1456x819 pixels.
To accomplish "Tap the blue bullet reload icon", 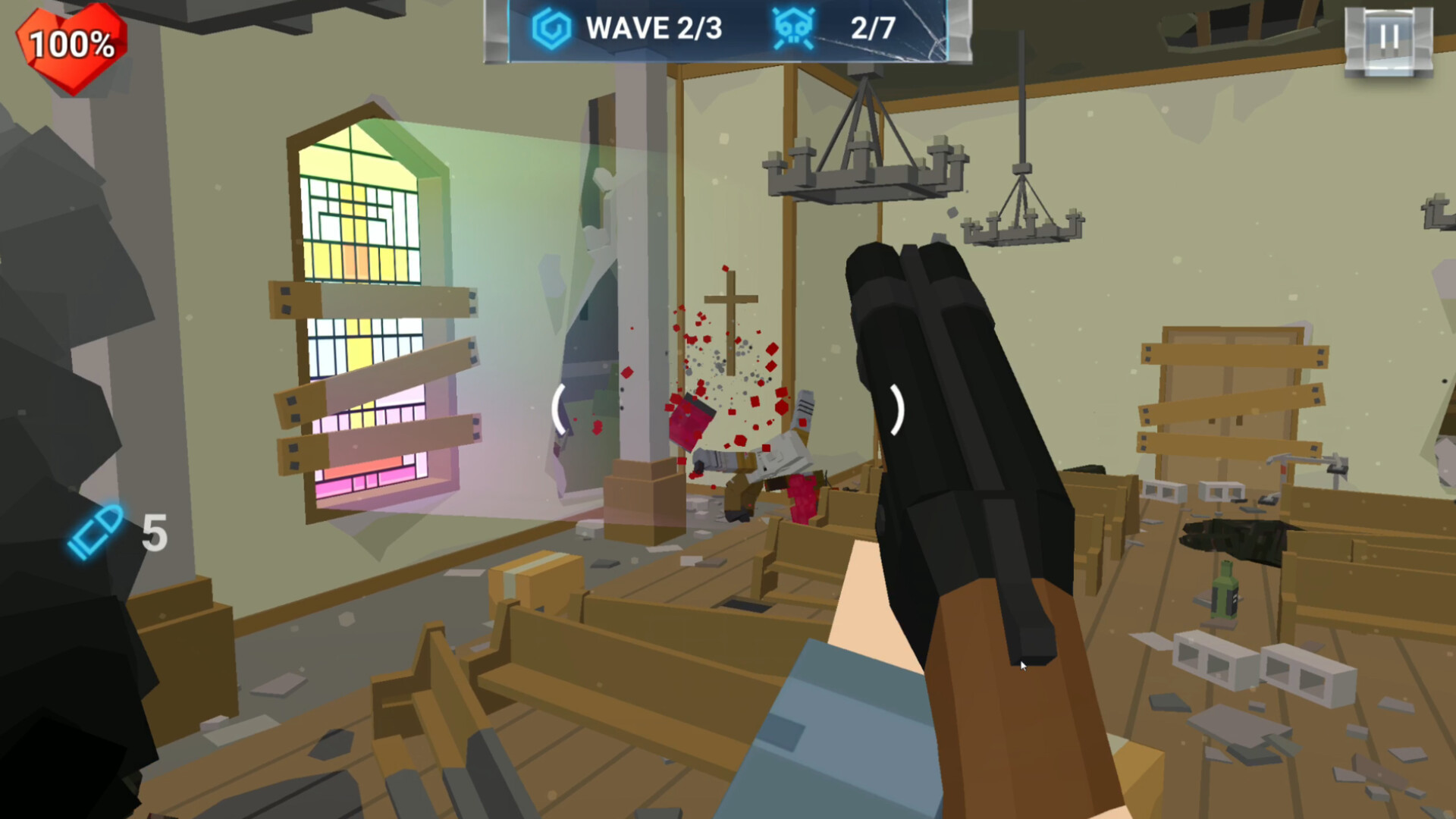I will pos(96,532).
